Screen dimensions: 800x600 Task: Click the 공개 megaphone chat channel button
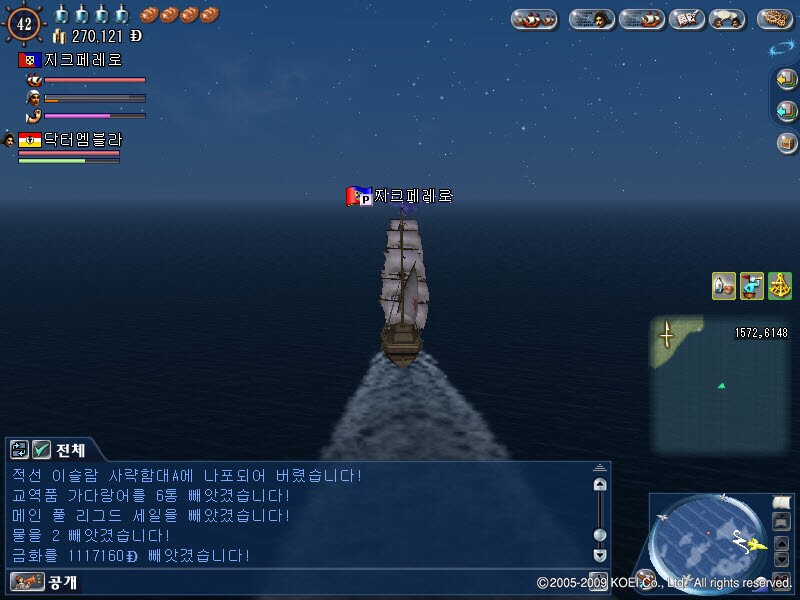pos(28,581)
